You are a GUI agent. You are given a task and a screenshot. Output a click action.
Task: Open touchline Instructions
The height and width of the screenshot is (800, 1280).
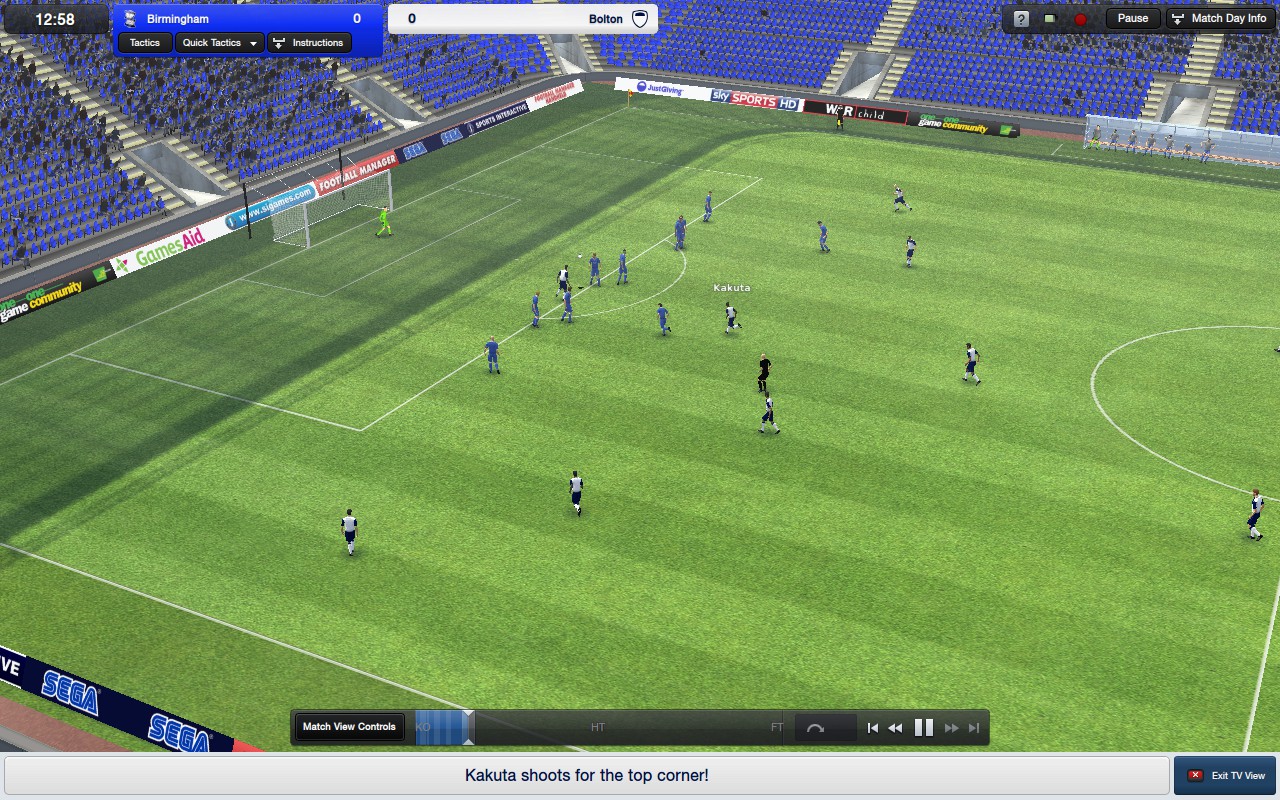click(x=308, y=43)
